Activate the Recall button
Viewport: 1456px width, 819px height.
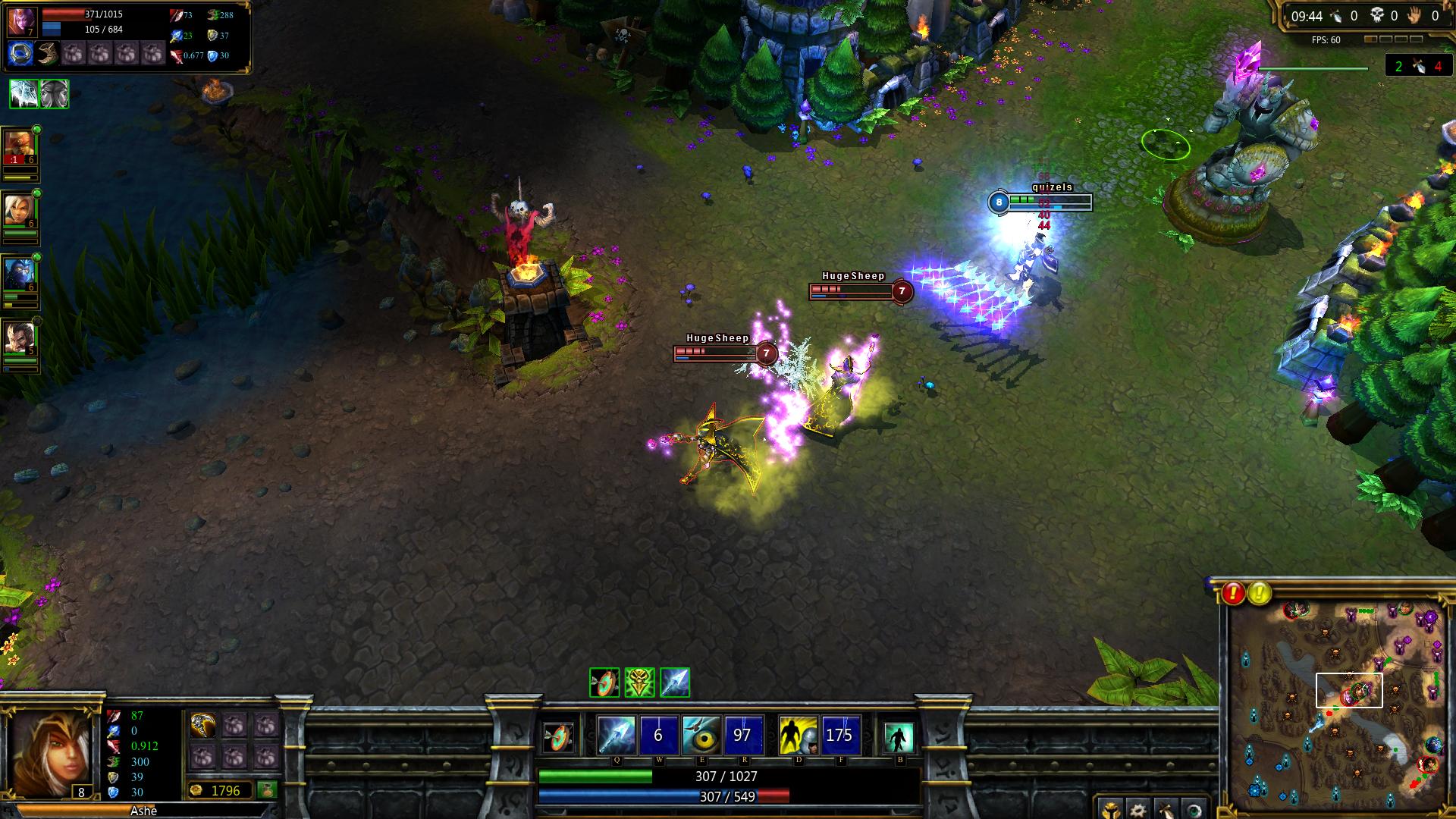[899, 736]
